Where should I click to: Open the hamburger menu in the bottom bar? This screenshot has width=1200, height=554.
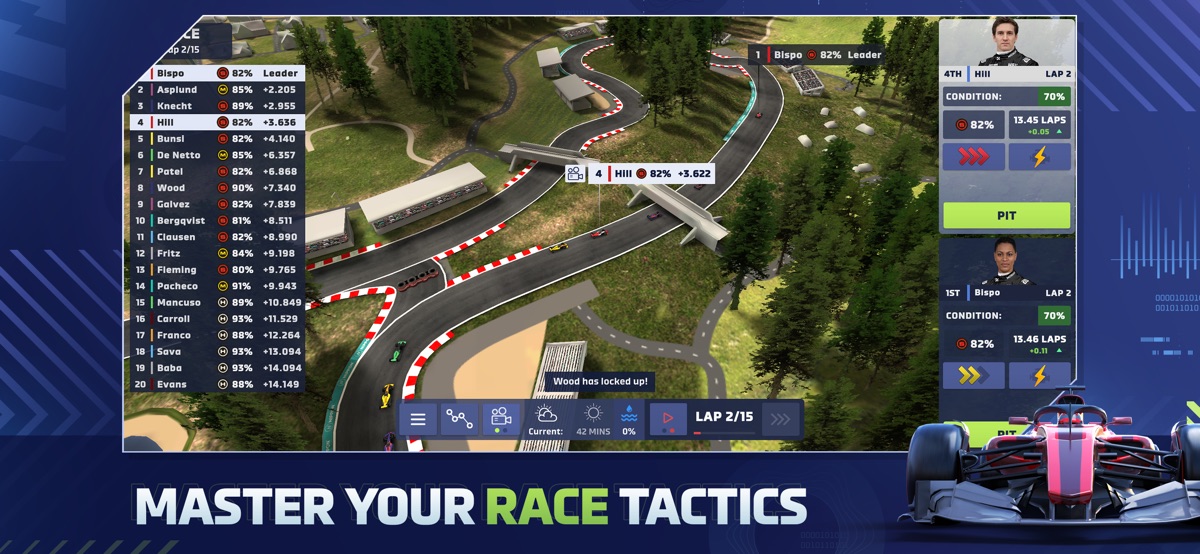(x=418, y=419)
